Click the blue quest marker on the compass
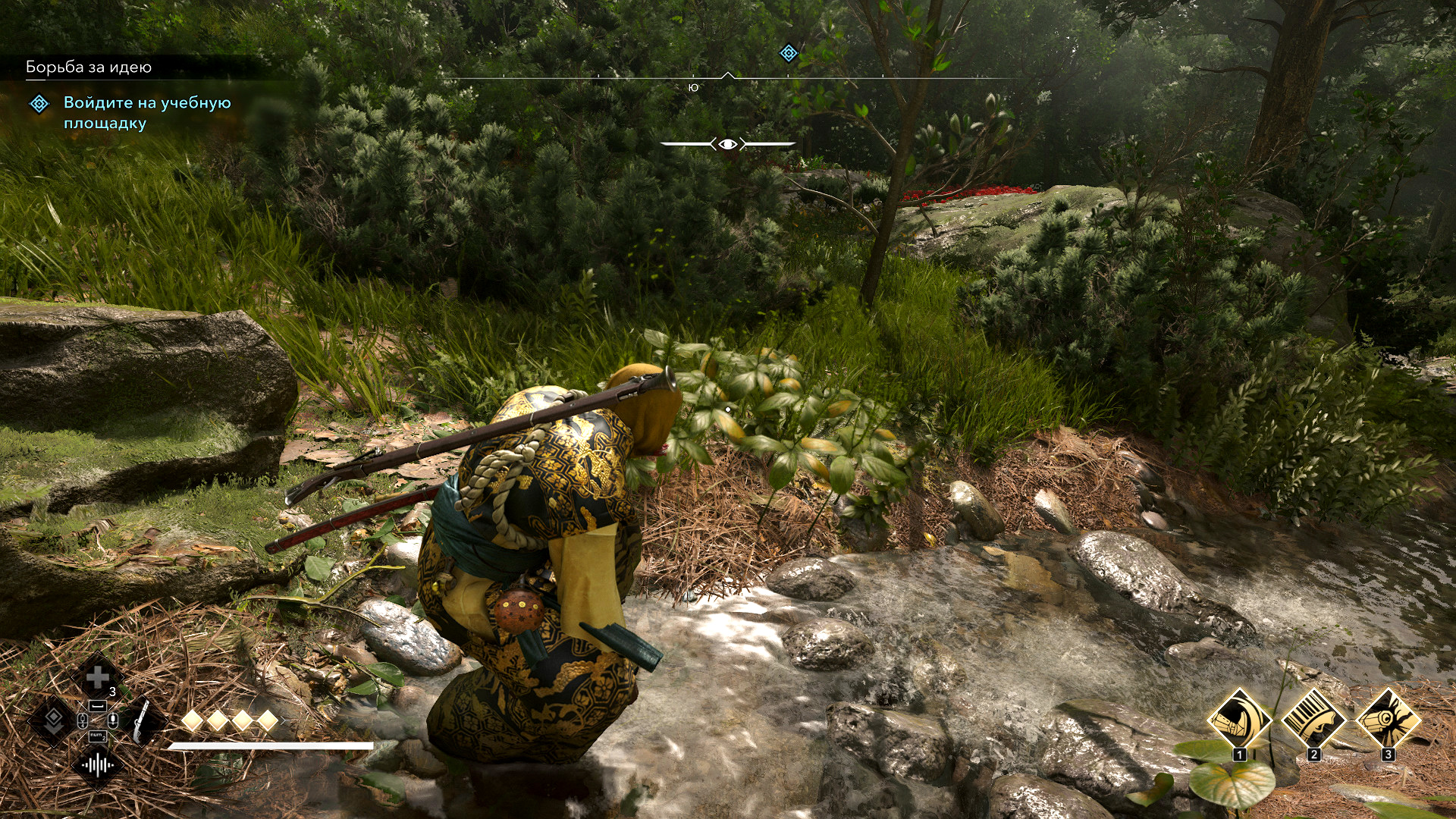The height and width of the screenshot is (819, 1456). pos(789,53)
